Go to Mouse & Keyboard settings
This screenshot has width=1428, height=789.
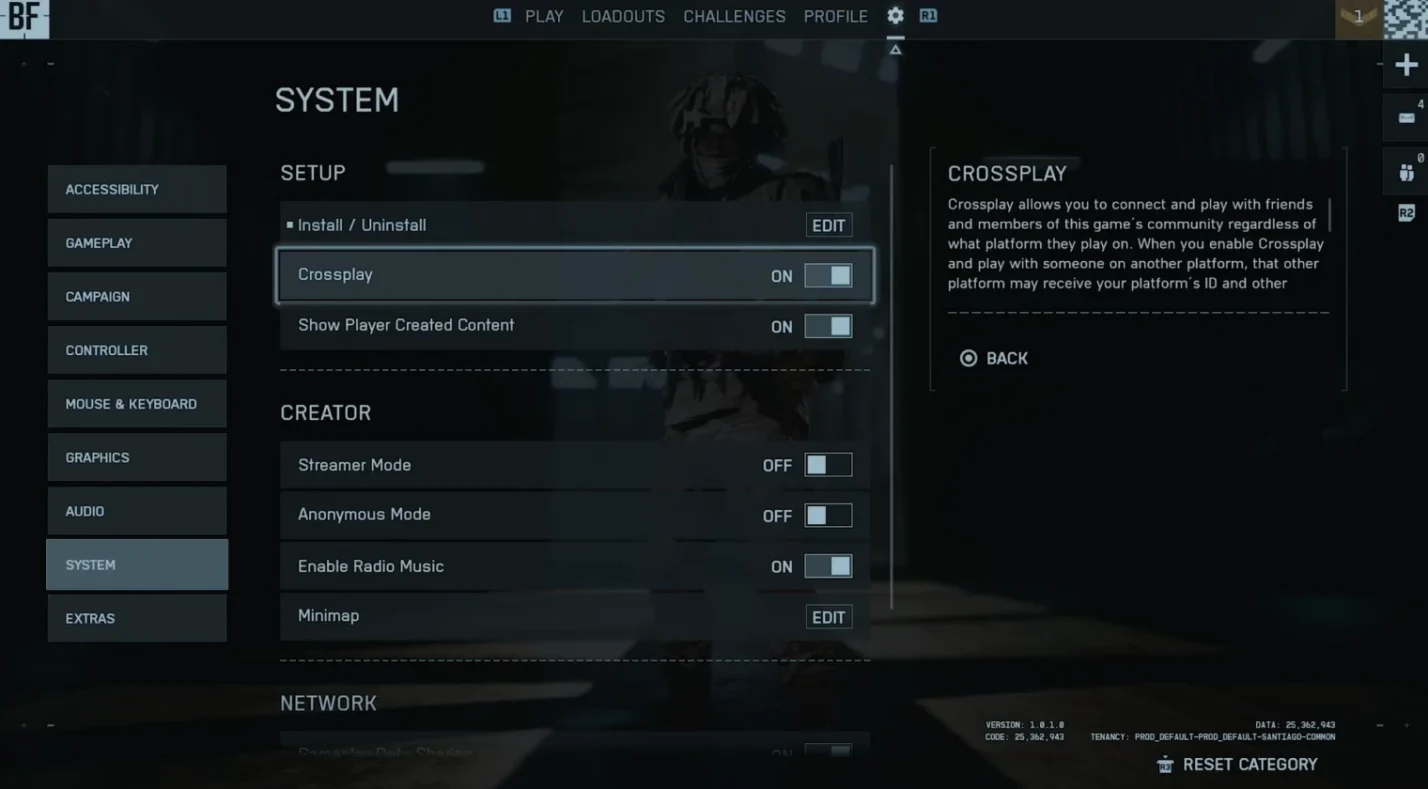(136, 404)
